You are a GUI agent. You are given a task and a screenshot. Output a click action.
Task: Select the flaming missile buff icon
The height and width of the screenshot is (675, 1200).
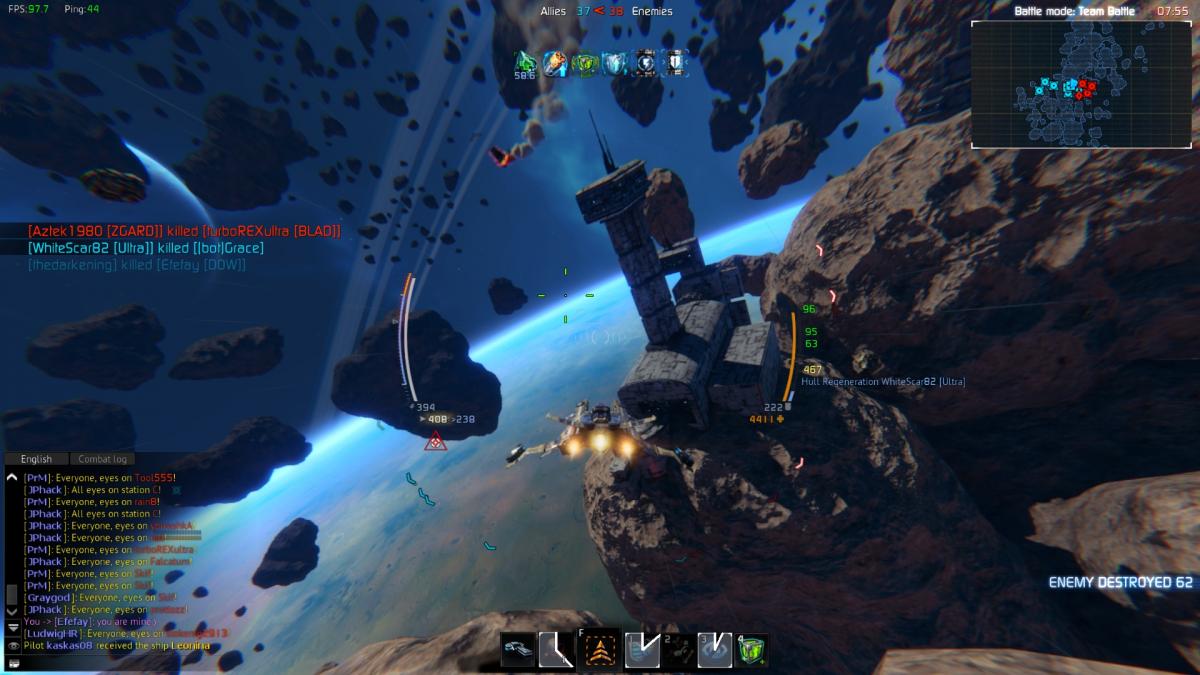click(555, 62)
